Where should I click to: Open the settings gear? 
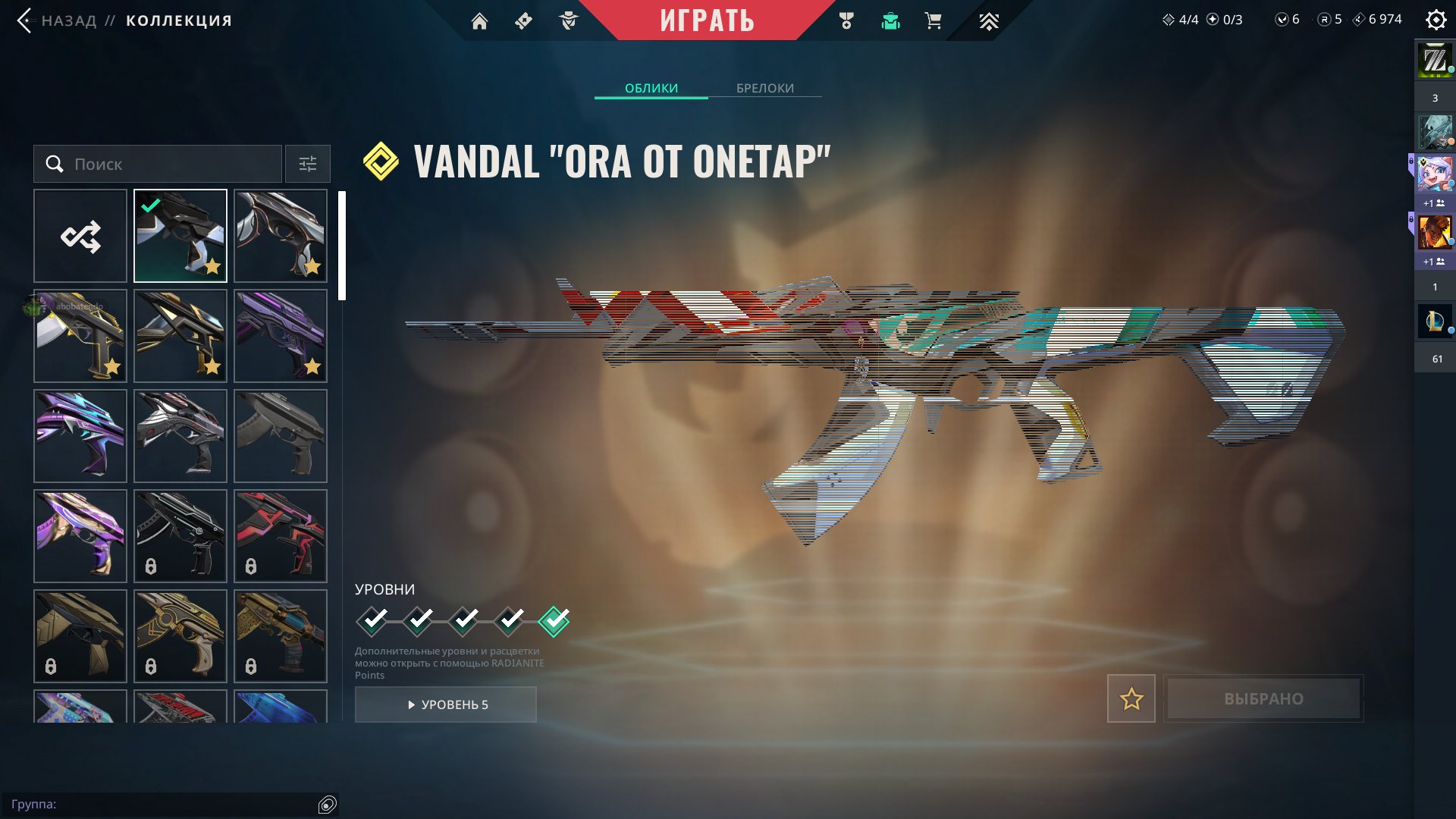click(x=1436, y=20)
